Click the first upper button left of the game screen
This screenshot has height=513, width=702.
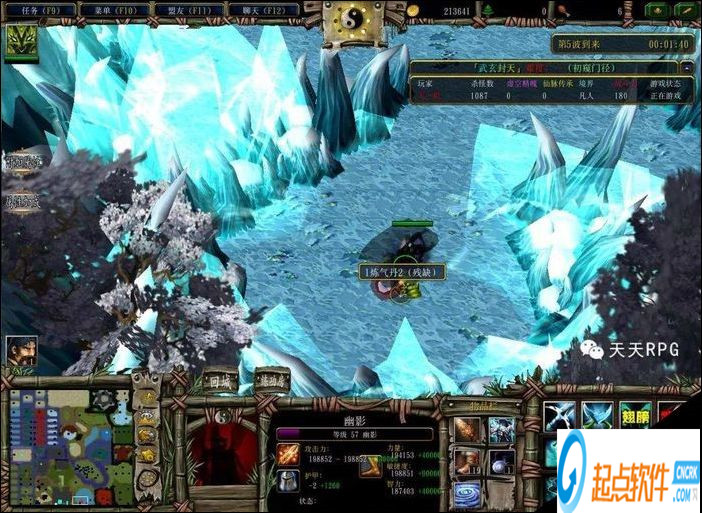[x=20, y=163]
